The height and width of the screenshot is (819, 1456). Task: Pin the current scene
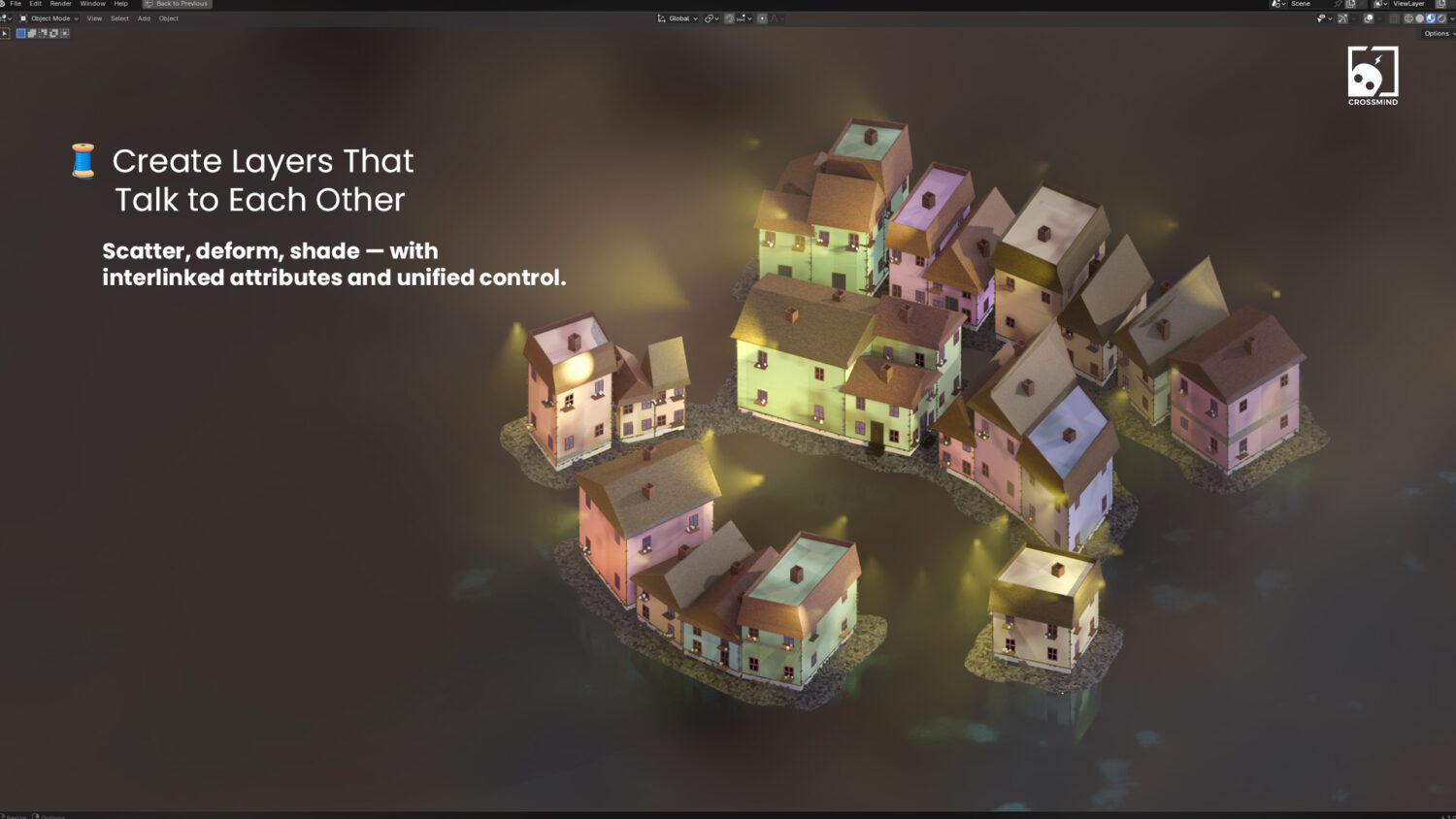click(1338, 4)
